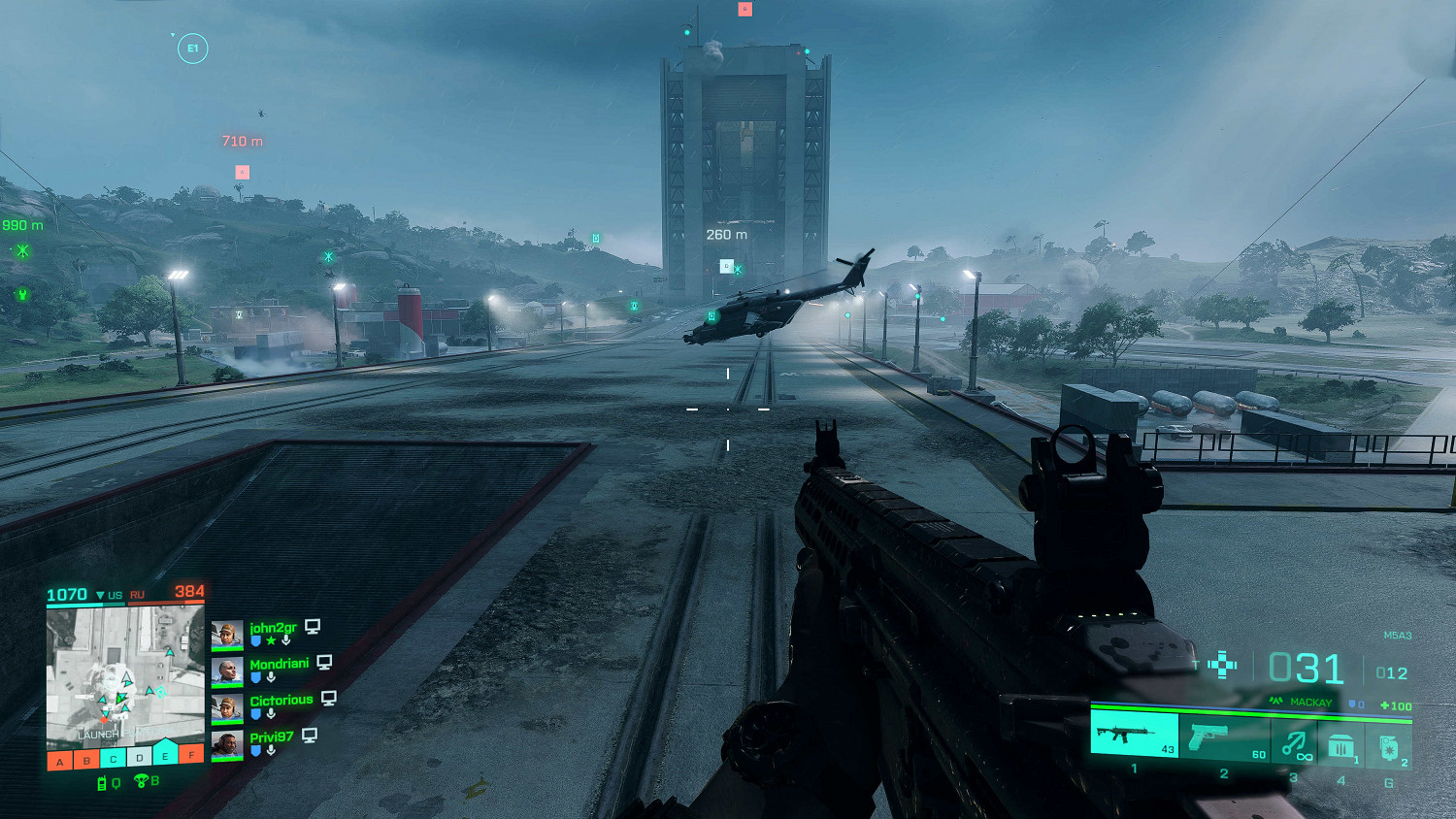1456x819 pixels.
Task: Click squad member Privi97
Action: click(271, 737)
